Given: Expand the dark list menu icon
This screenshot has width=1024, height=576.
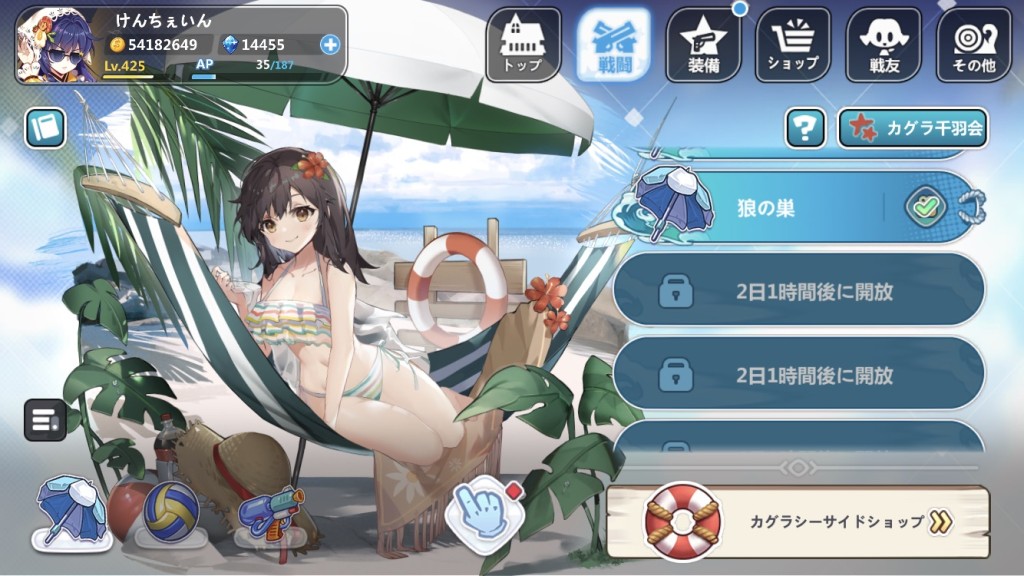Looking at the screenshot, I should pyautogui.click(x=44, y=419).
